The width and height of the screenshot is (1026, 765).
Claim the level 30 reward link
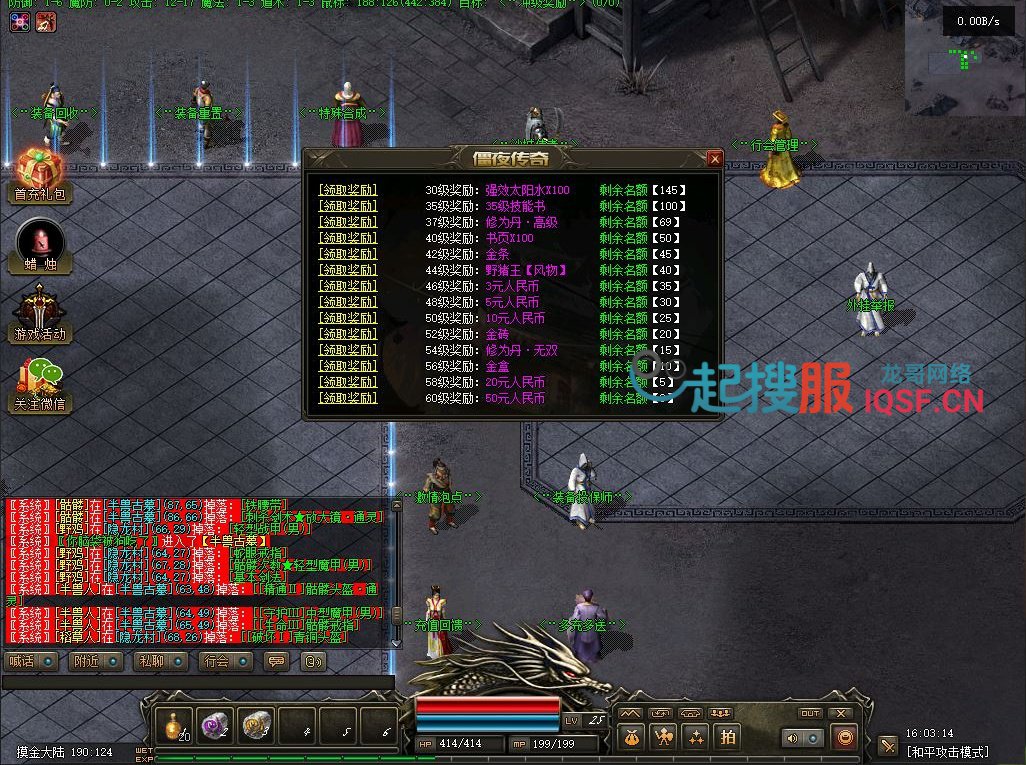347,190
